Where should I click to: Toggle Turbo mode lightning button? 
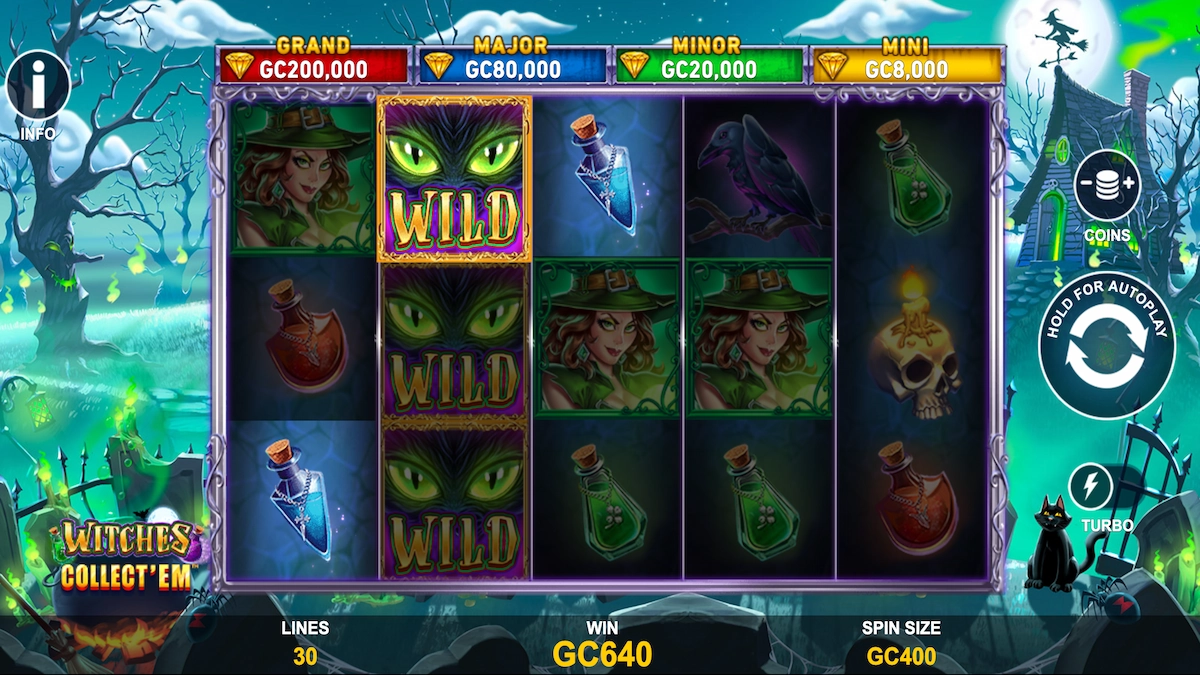click(1092, 487)
